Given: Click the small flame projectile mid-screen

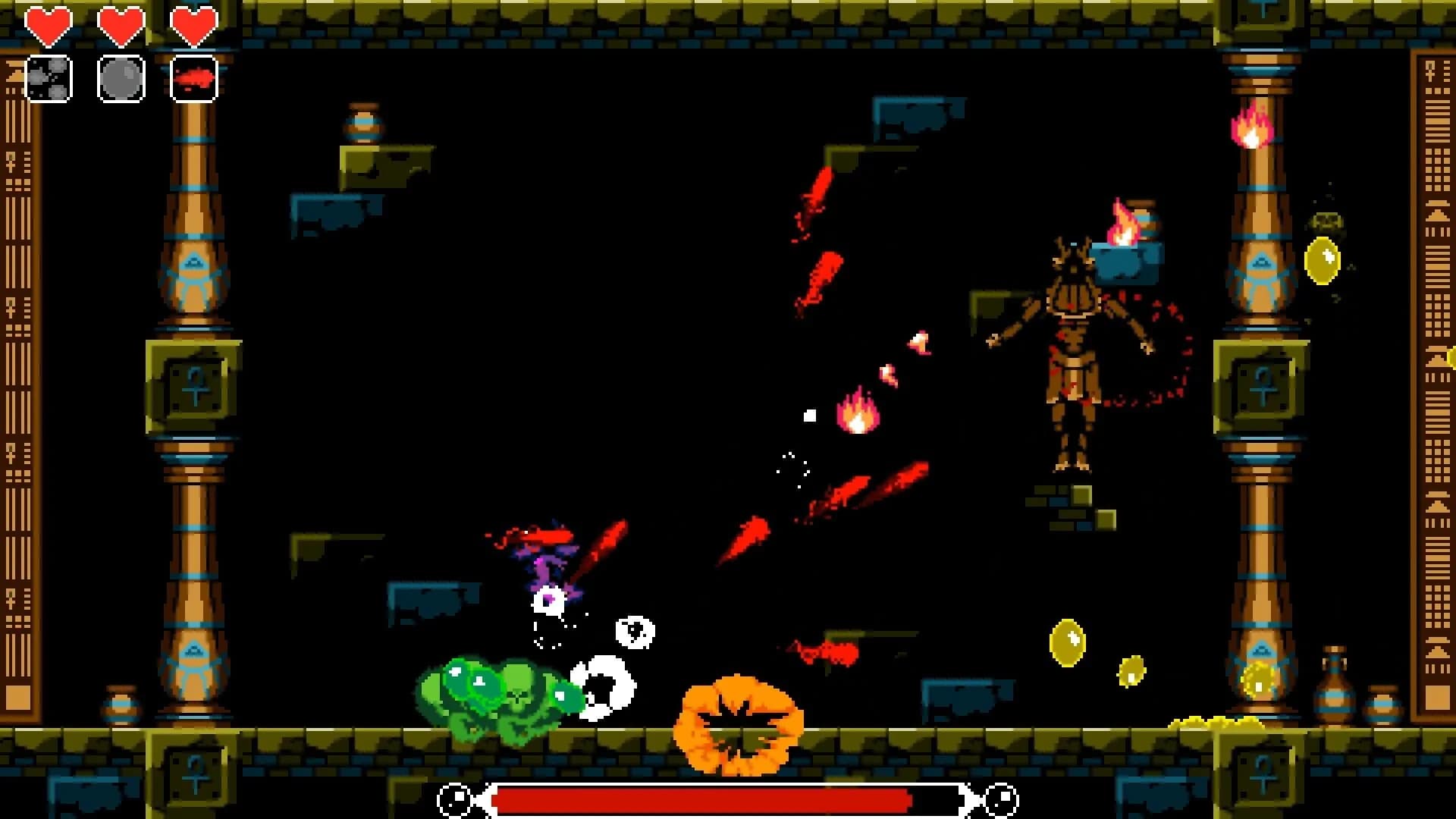Looking at the screenshot, I should [x=855, y=413].
